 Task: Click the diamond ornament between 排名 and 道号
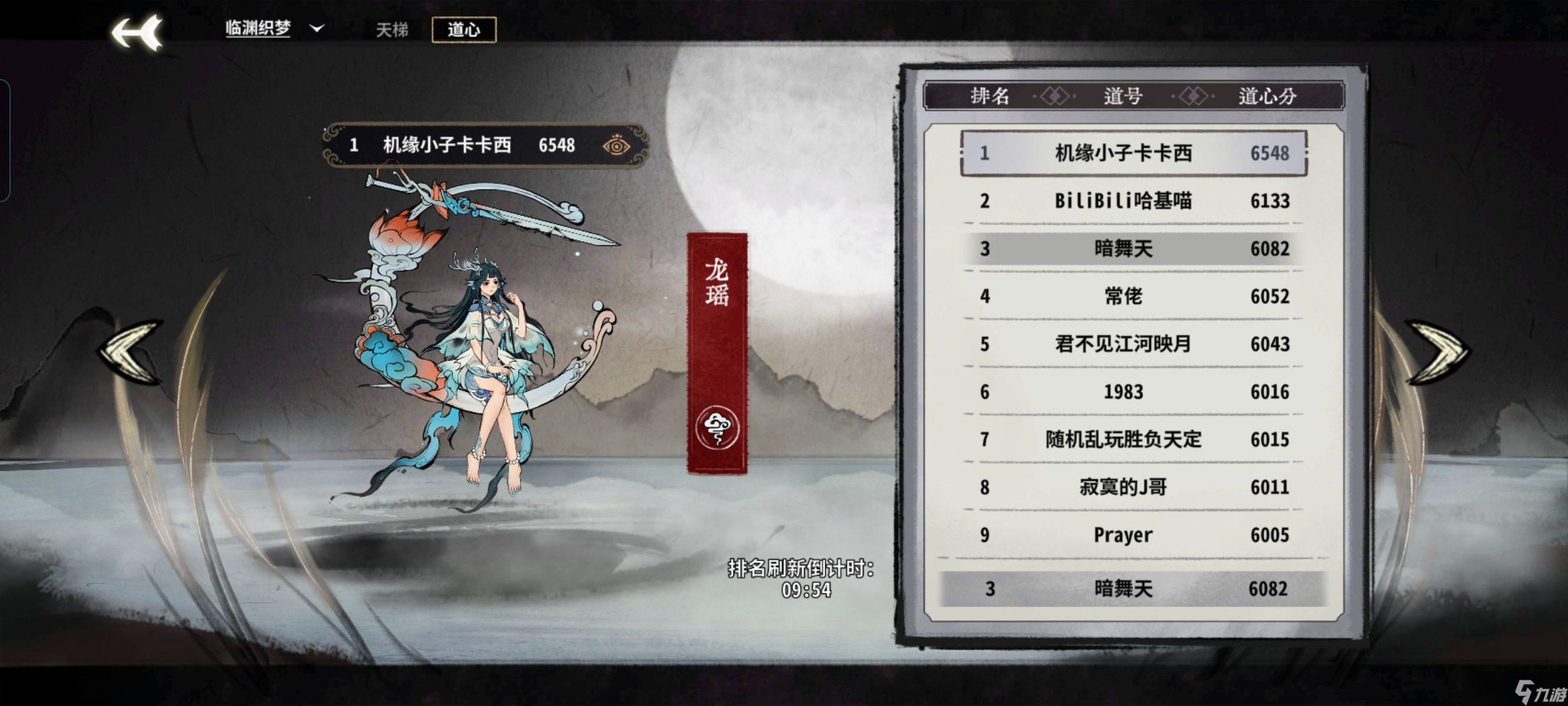click(1055, 95)
